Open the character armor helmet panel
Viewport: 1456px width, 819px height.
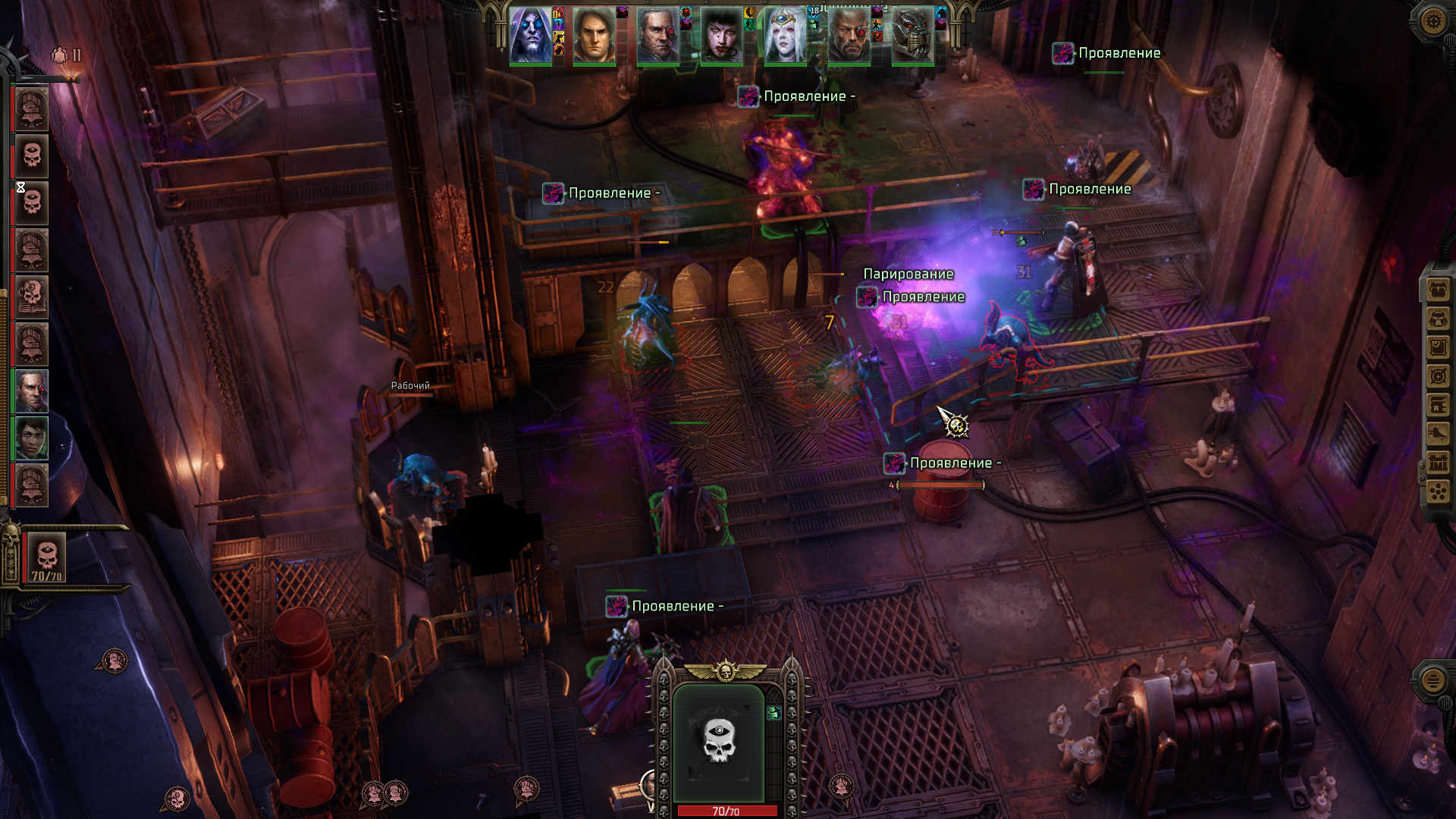tap(1438, 318)
